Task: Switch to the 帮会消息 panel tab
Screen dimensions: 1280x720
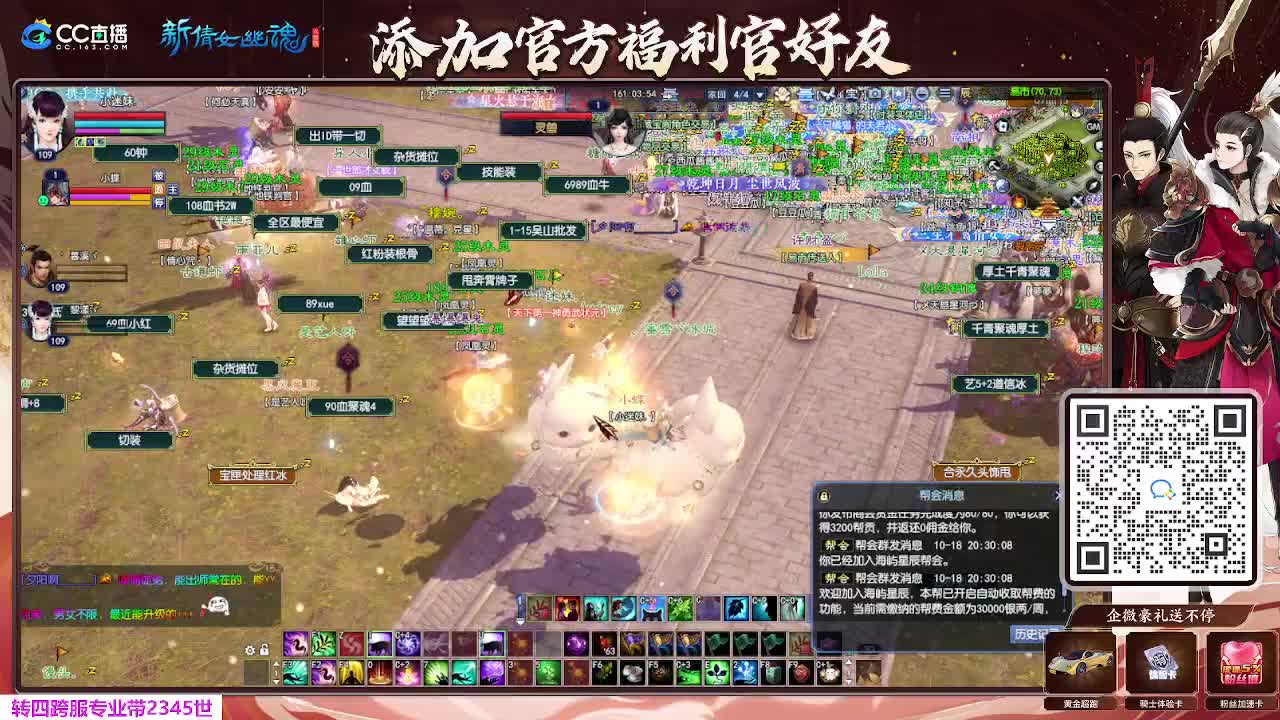Action: tap(943, 494)
